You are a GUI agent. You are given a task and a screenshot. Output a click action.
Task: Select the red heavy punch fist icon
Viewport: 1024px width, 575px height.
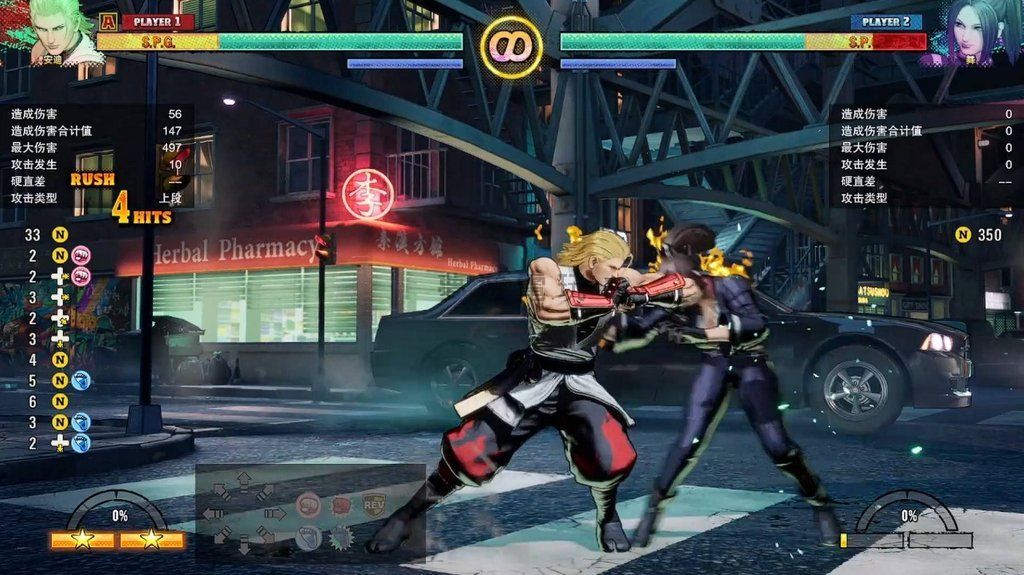(x=342, y=504)
